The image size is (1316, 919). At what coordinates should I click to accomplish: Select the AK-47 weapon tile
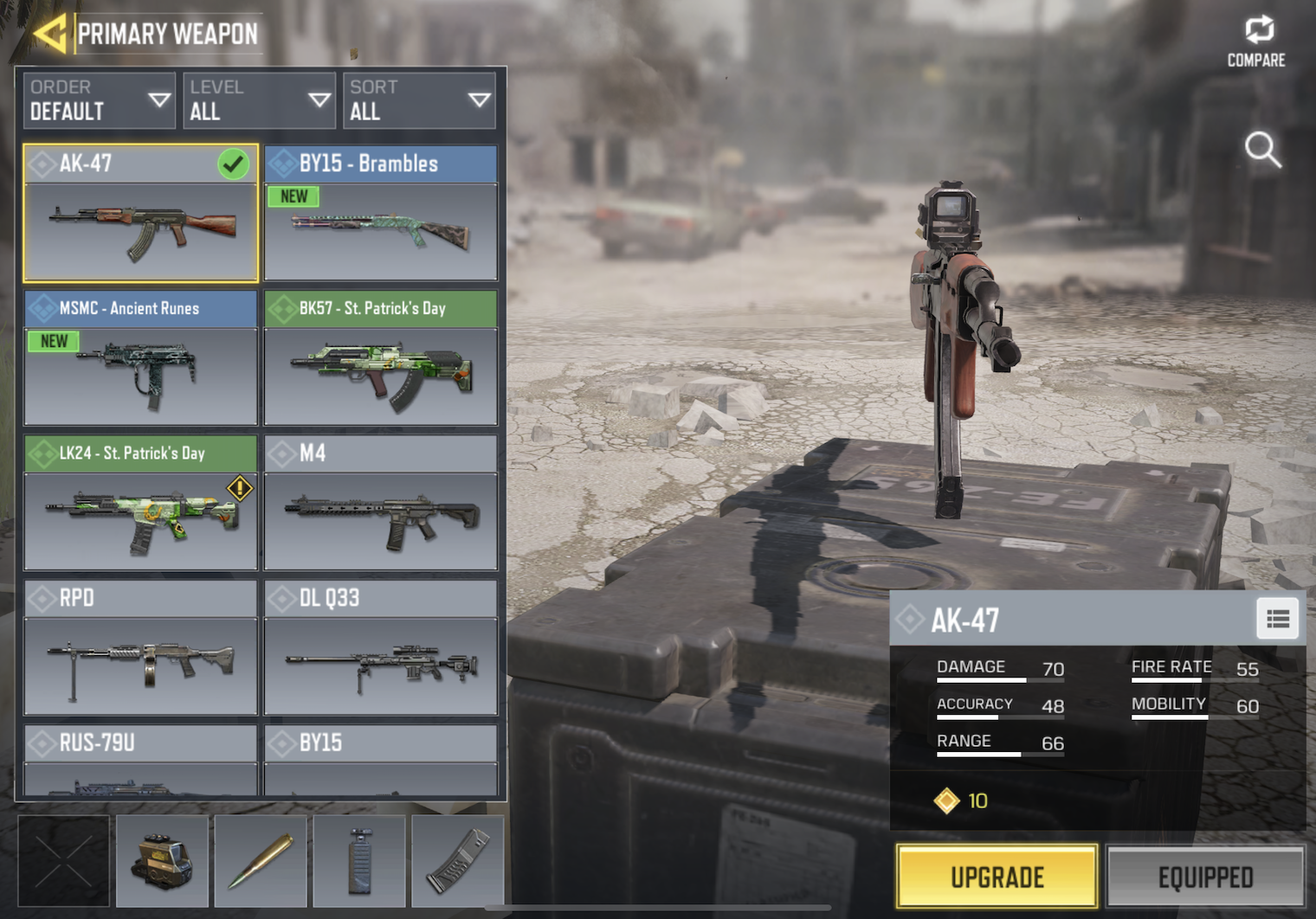point(140,214)
